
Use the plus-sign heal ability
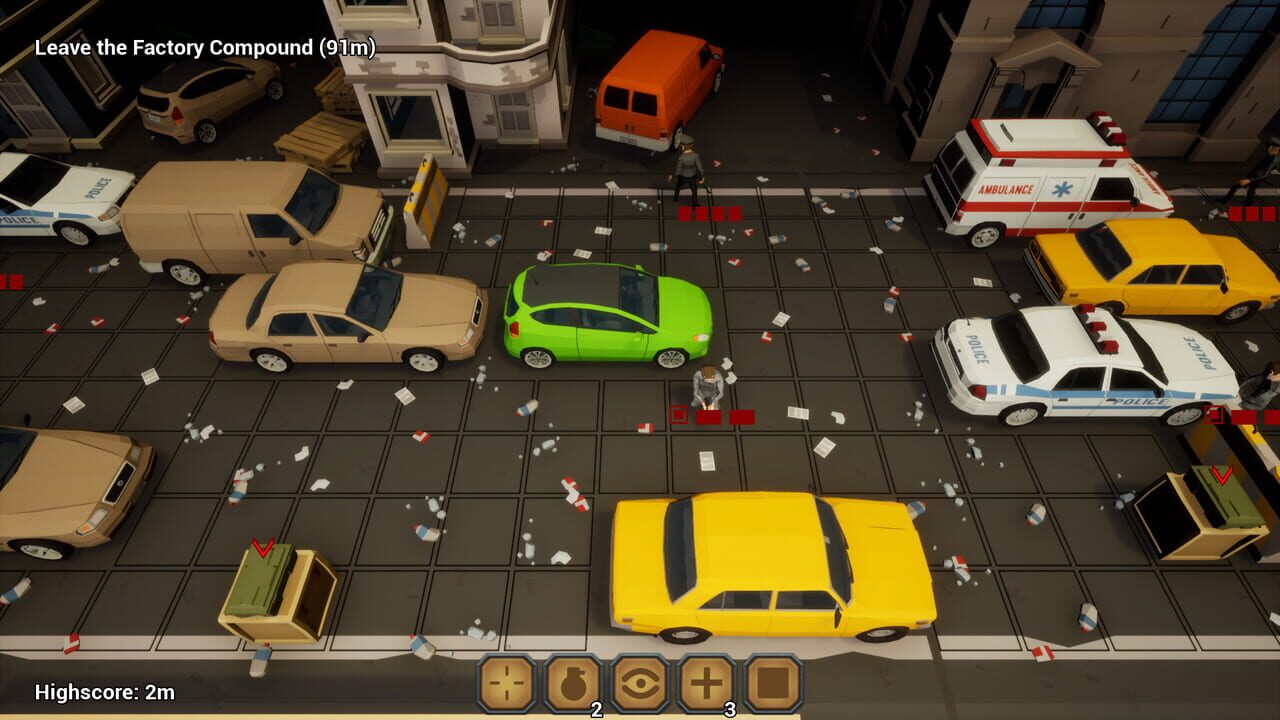707,684
